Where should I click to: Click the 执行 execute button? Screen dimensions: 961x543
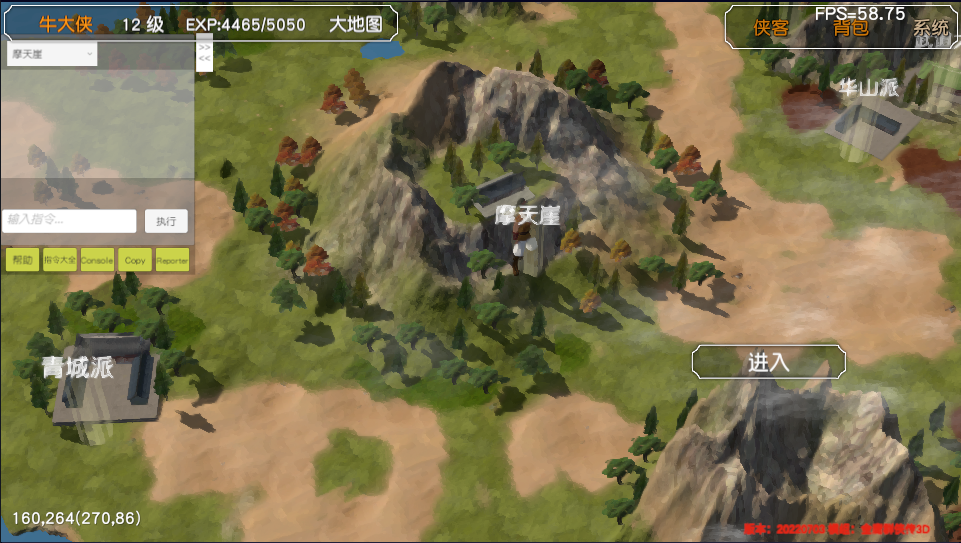166,221
